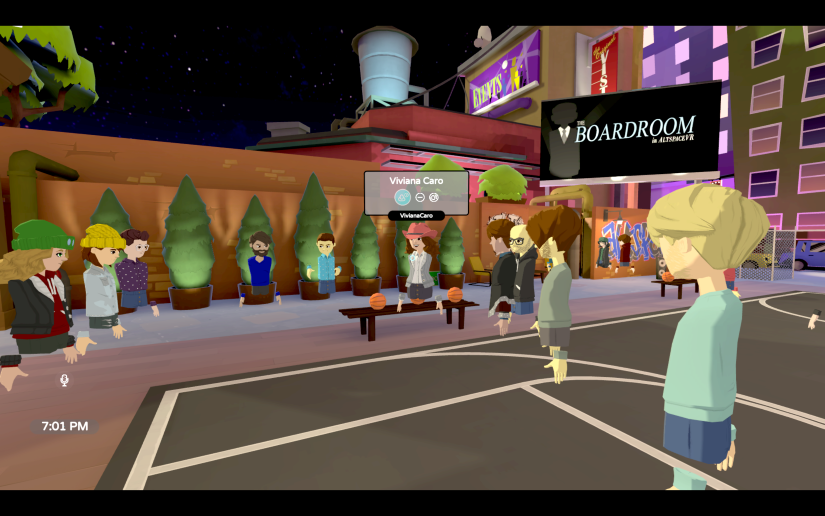
Task: Click the @ mention icon on the nametag
Action: (434, 197)
